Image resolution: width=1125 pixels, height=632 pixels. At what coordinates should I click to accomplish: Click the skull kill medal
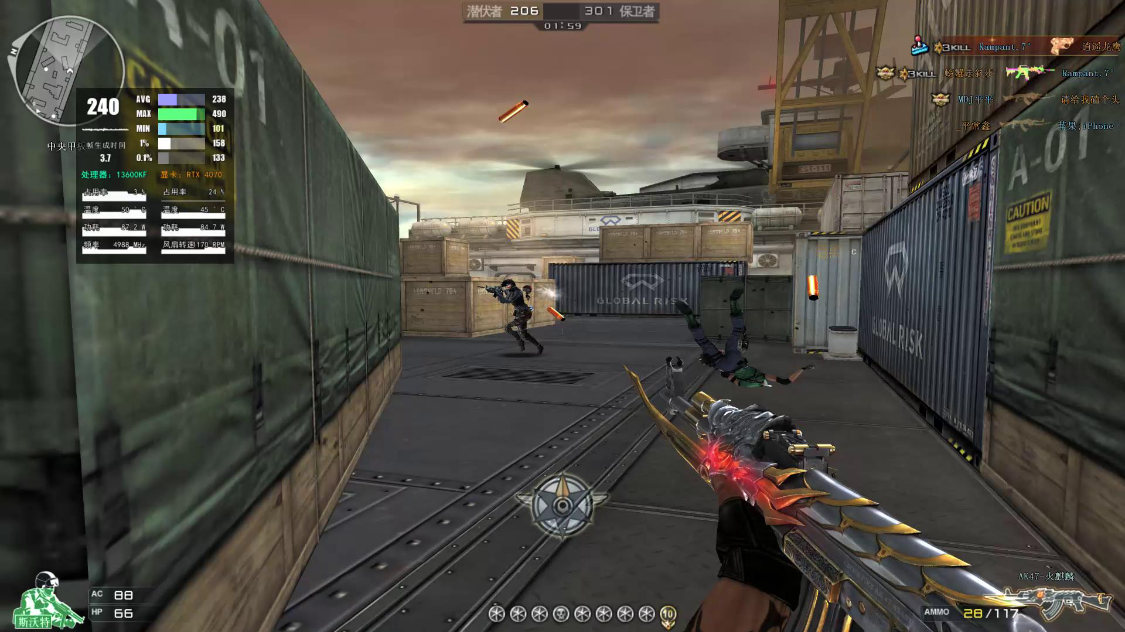pyautogui.click(x=561, y=613)
